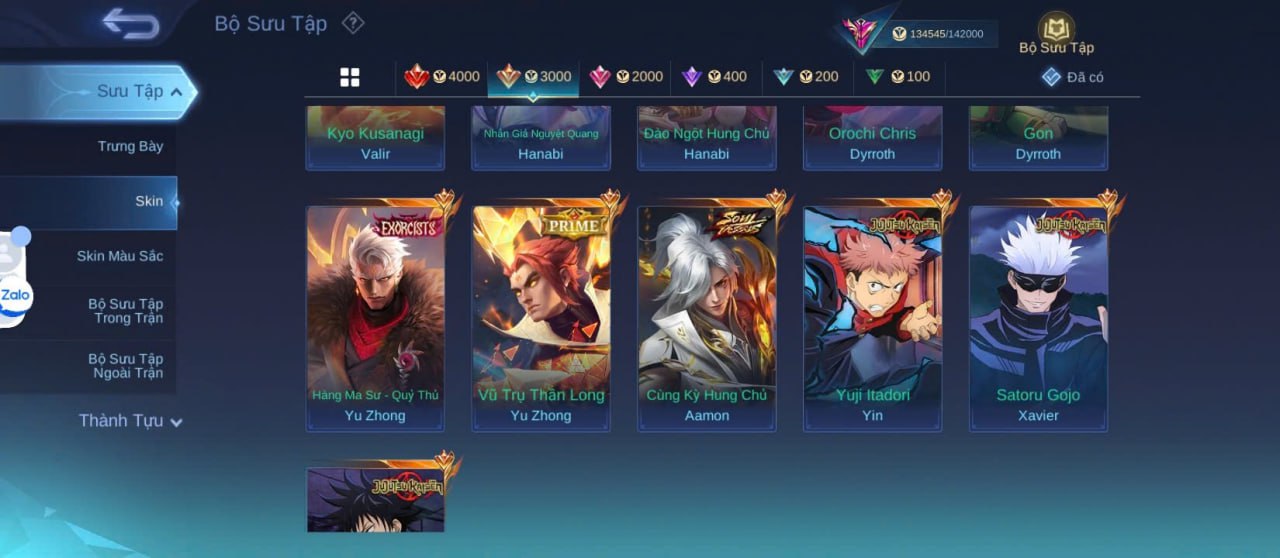The height and width of the screenshot is (558, 1280).
Task: Select the Vũ Trụ Thần Long skin card
Action: click(x=541, y=319)
